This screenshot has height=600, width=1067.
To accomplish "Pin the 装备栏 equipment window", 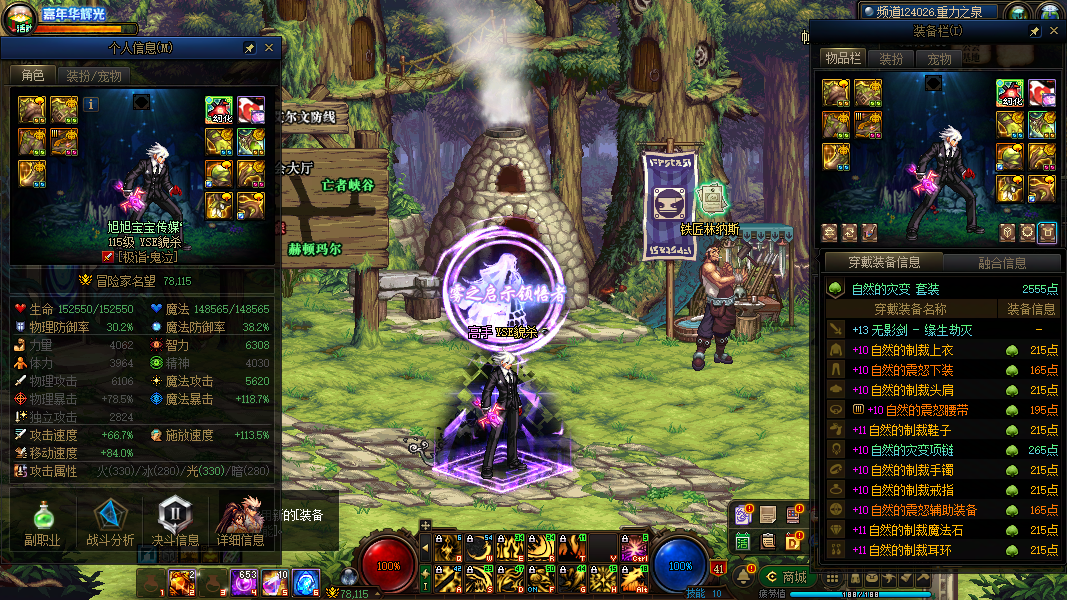I will (x=1035, y=32).
